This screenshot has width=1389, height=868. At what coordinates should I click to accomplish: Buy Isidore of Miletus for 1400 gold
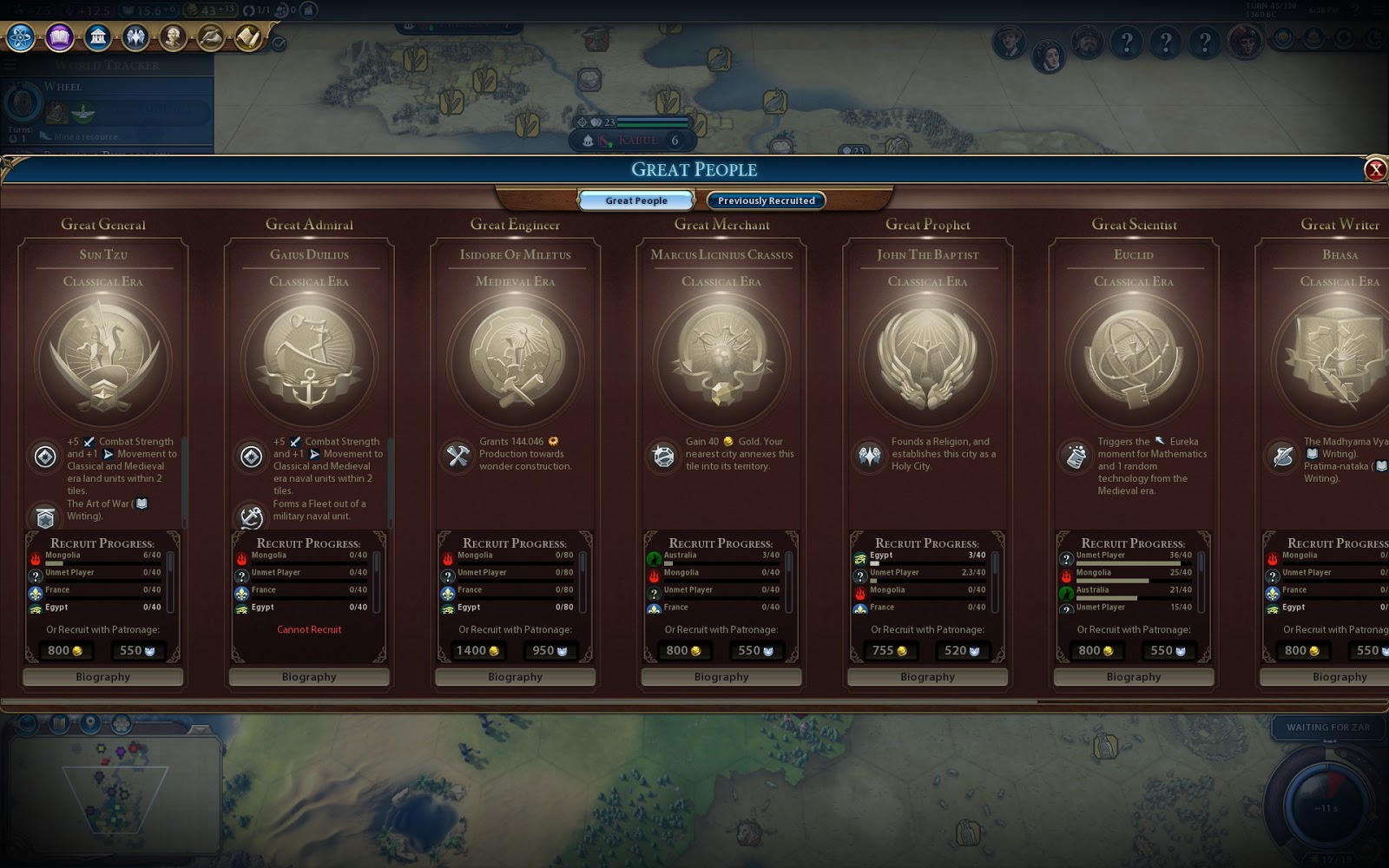pyautogui.click(x=477, y=650)
